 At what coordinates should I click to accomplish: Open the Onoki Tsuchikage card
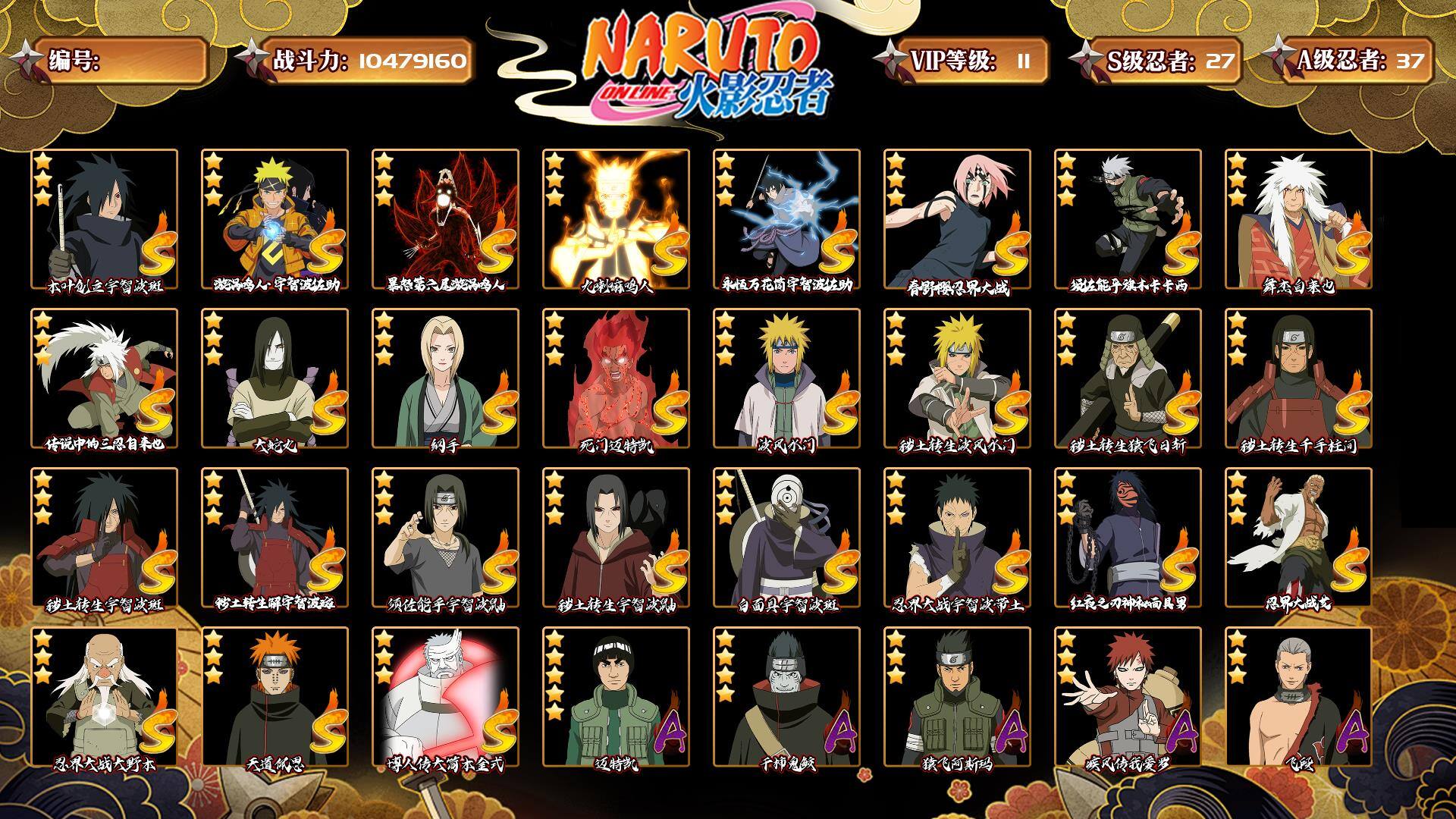click(104, 697)
